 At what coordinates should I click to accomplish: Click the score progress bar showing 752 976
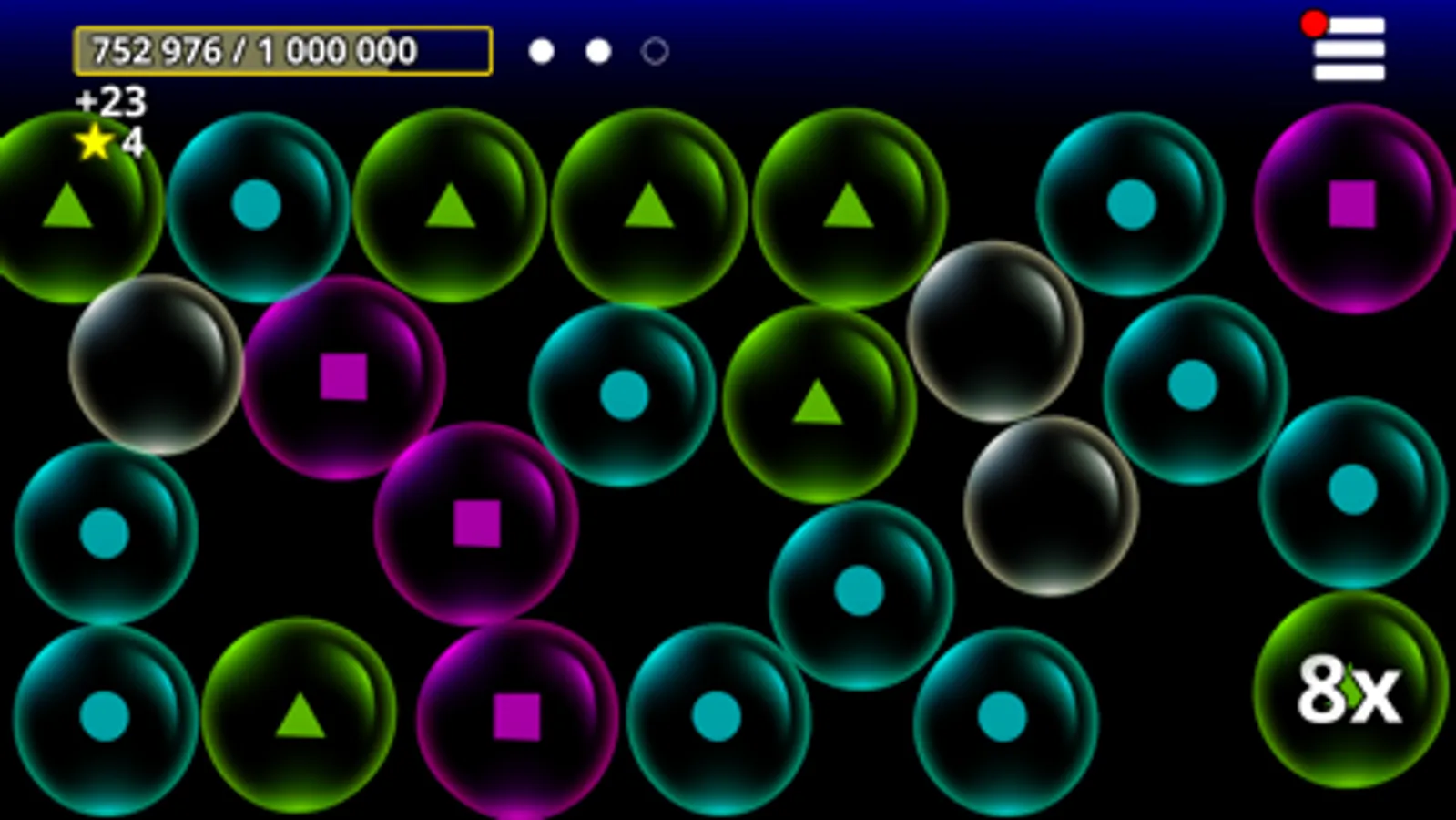click(x=282, y=50)
